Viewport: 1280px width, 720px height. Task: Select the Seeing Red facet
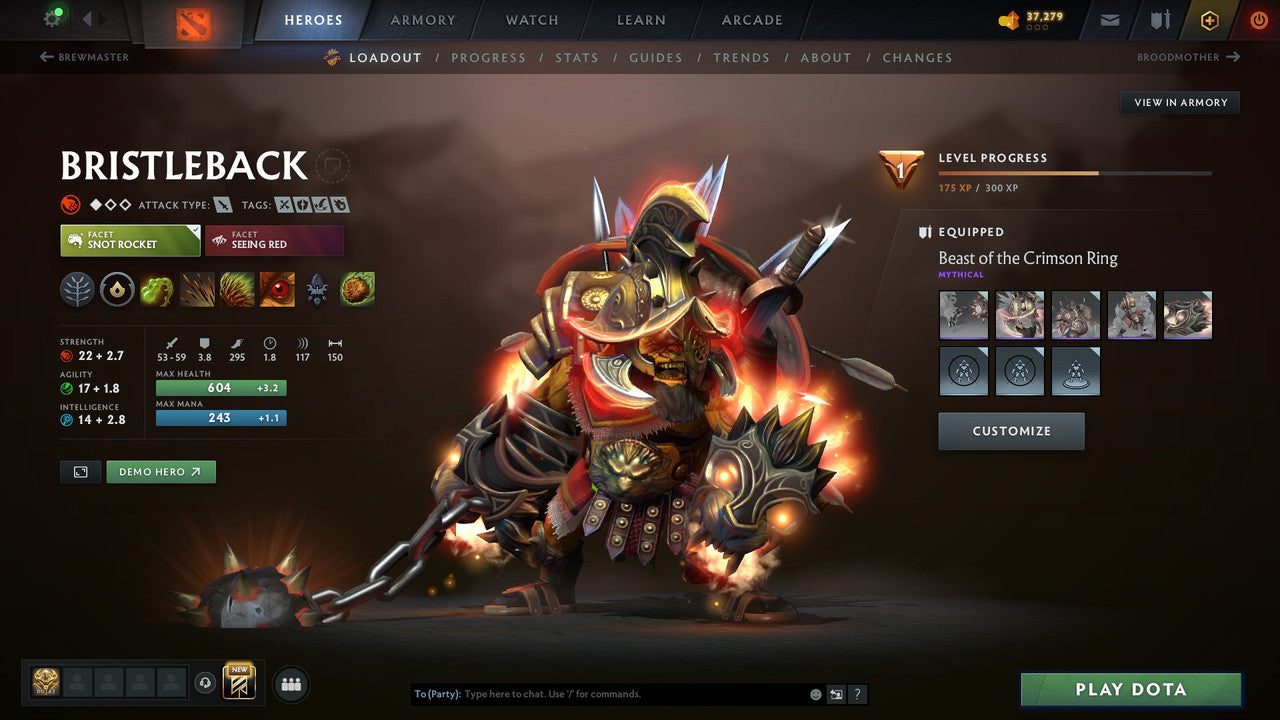pos(274,240)
